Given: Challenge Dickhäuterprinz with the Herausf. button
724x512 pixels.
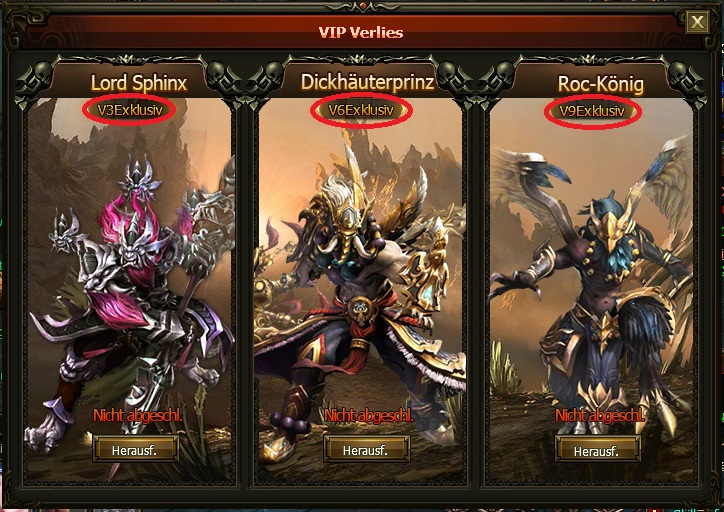Looking at the screenshot, I should click(365, 450).
